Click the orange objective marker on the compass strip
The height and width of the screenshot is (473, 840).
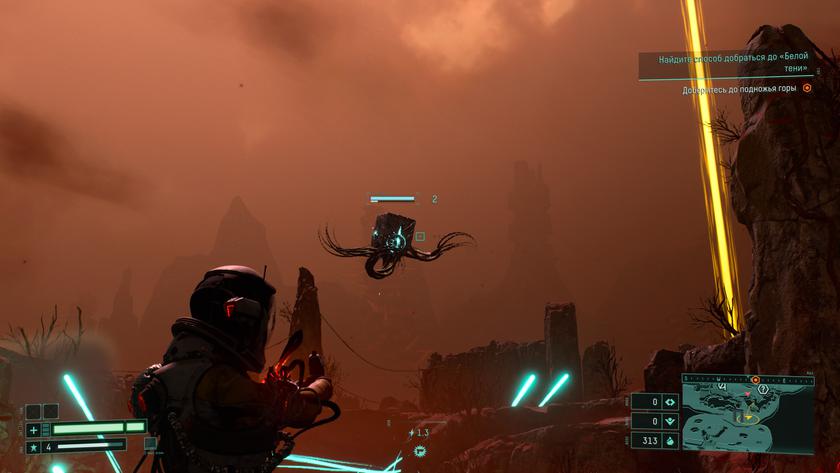pyautogui.click(x=756, y=380)
